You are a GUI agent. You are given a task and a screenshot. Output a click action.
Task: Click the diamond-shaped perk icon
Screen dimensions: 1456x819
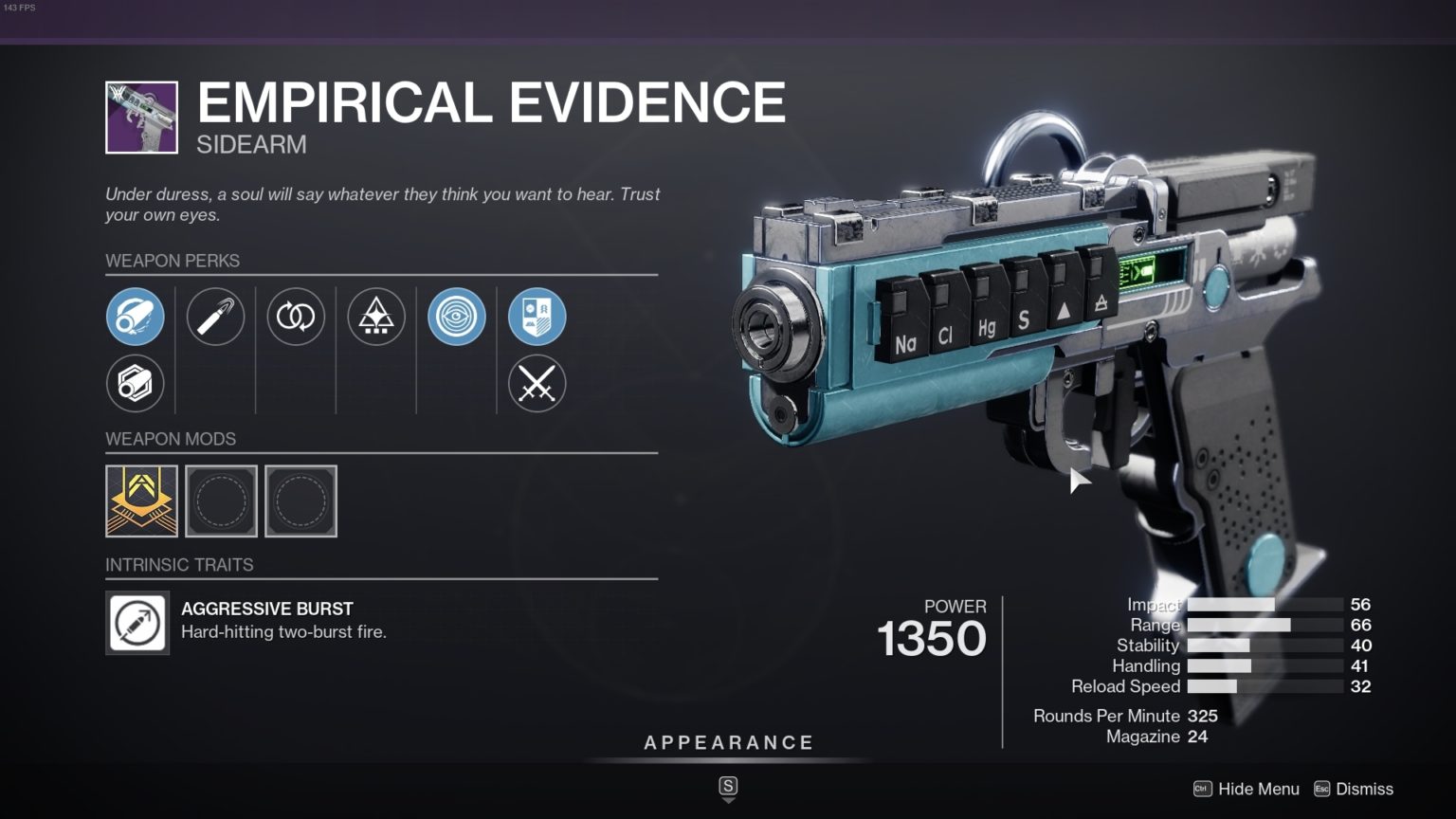click(375, 317)
